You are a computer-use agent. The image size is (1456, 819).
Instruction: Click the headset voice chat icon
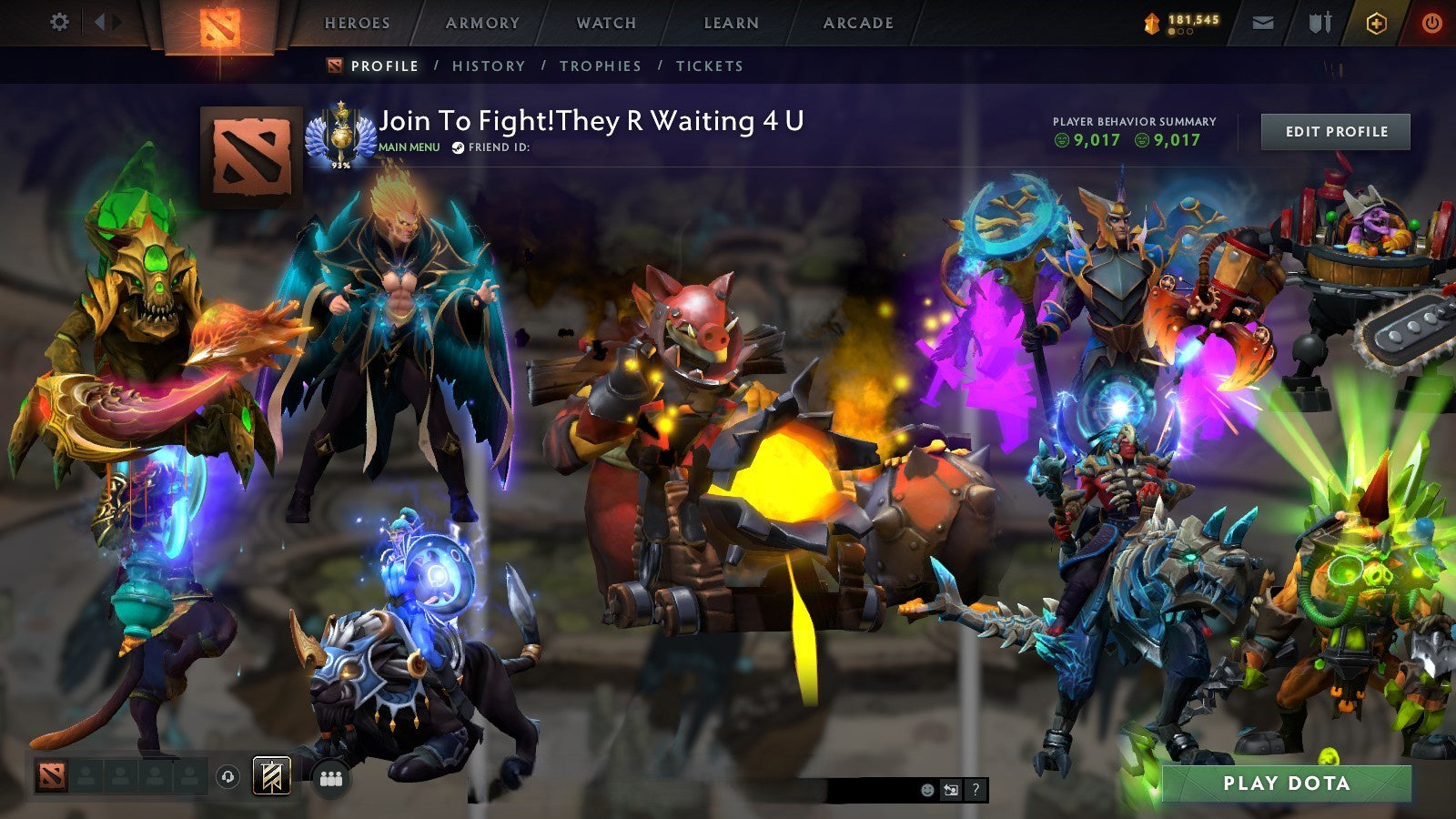228,775
